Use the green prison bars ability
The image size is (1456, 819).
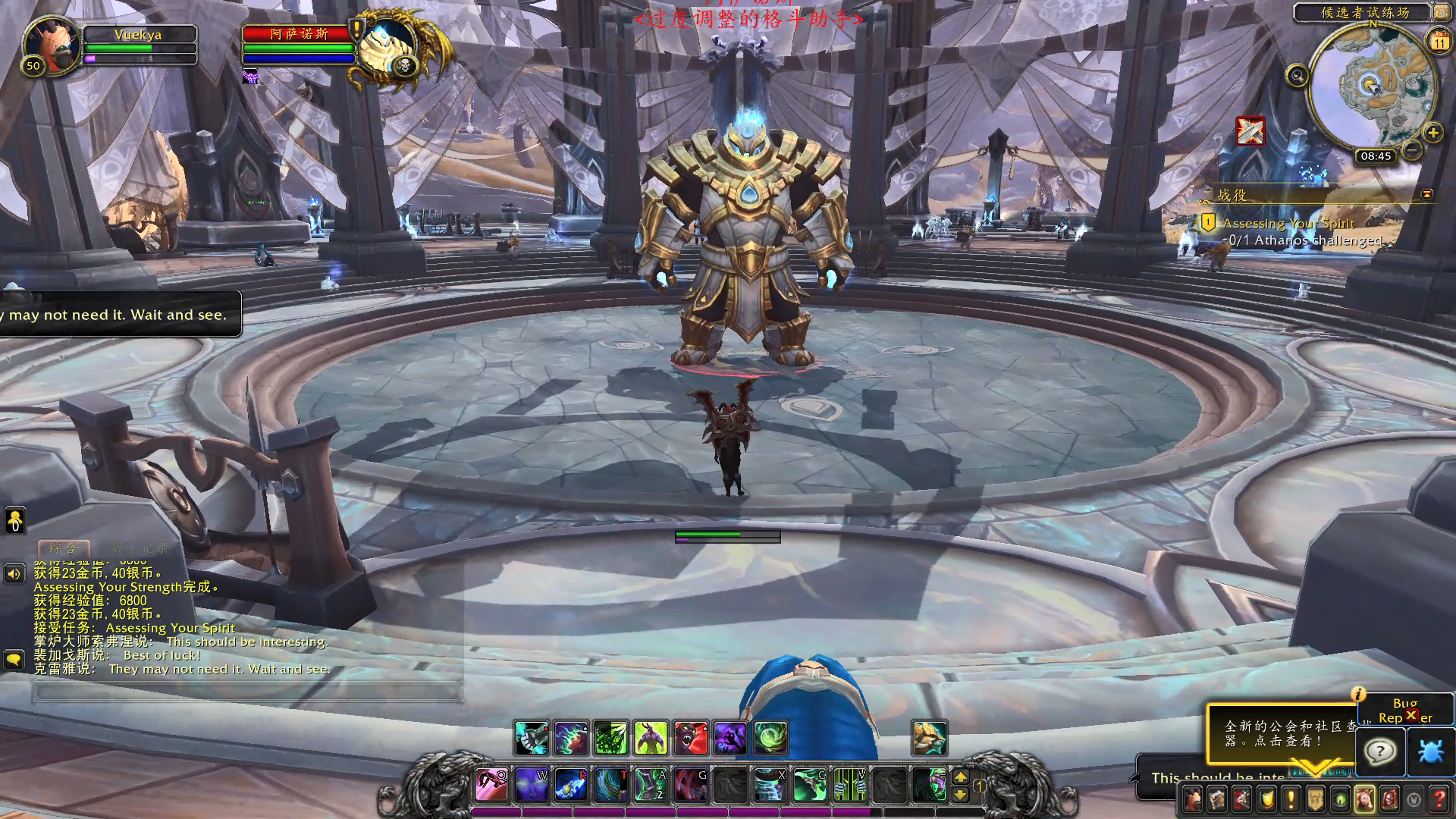tap(849, 785)
